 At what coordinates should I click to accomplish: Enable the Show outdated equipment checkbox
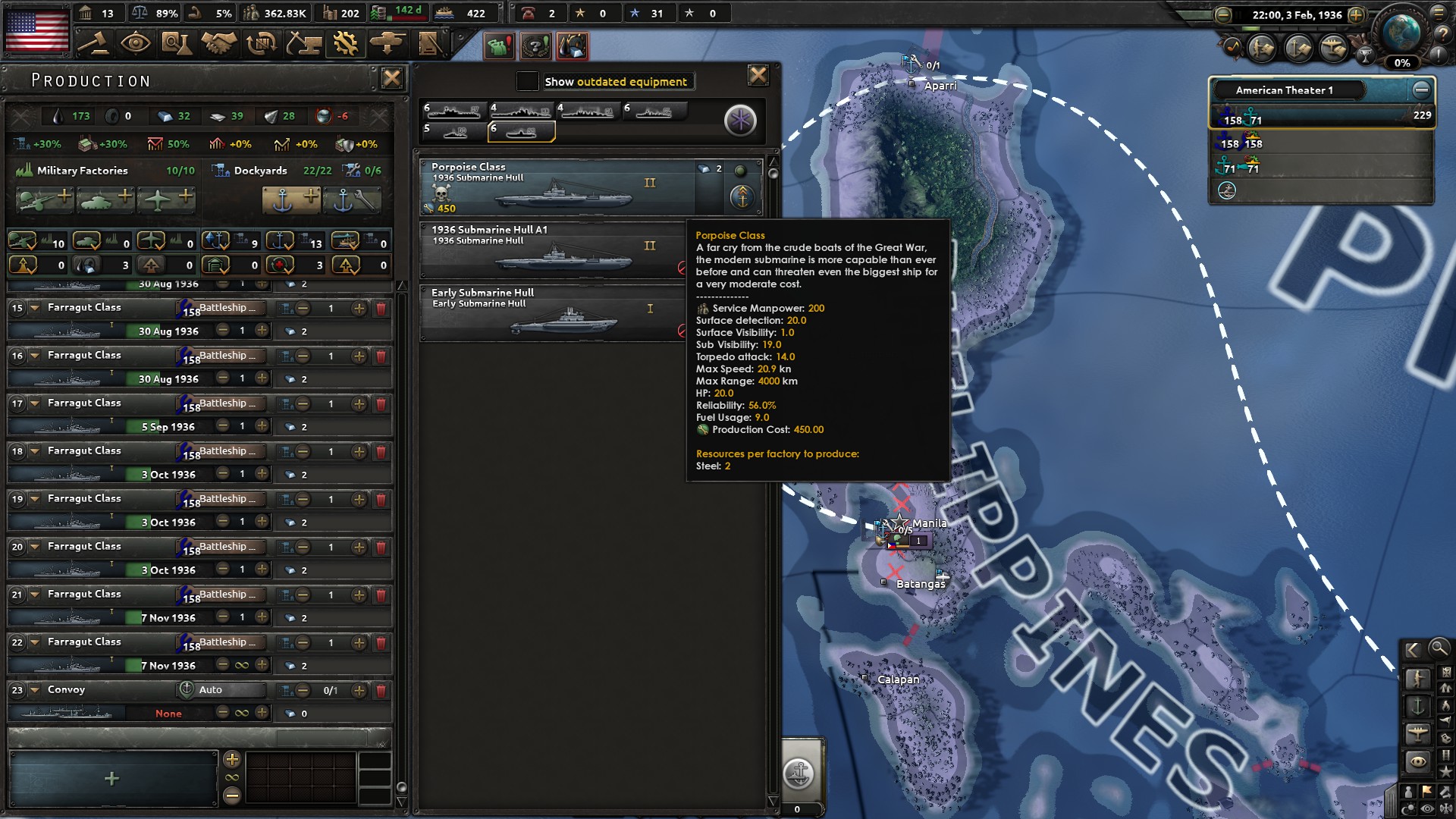[526, 81]
